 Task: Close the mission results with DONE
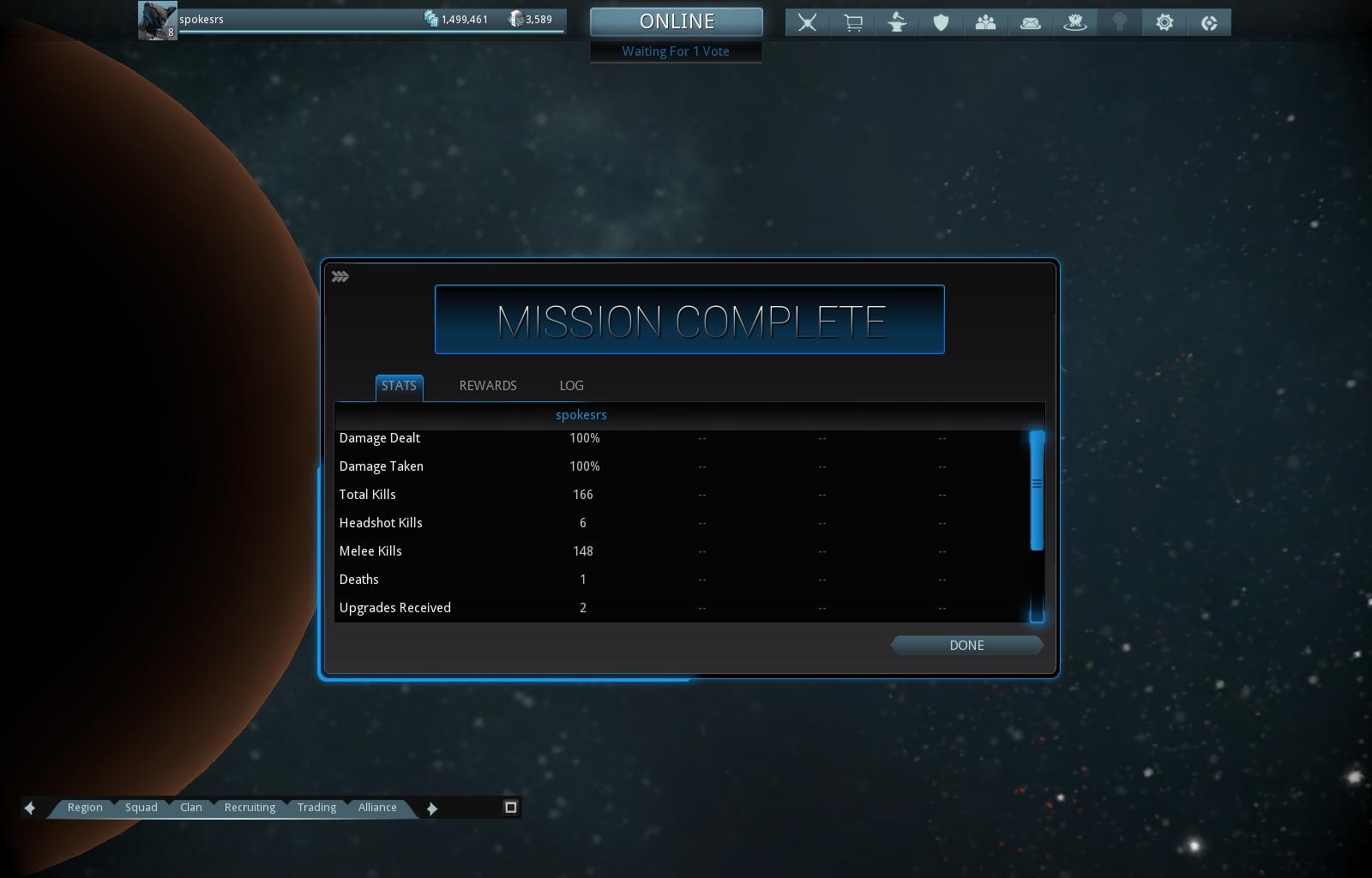coord(966,646)
